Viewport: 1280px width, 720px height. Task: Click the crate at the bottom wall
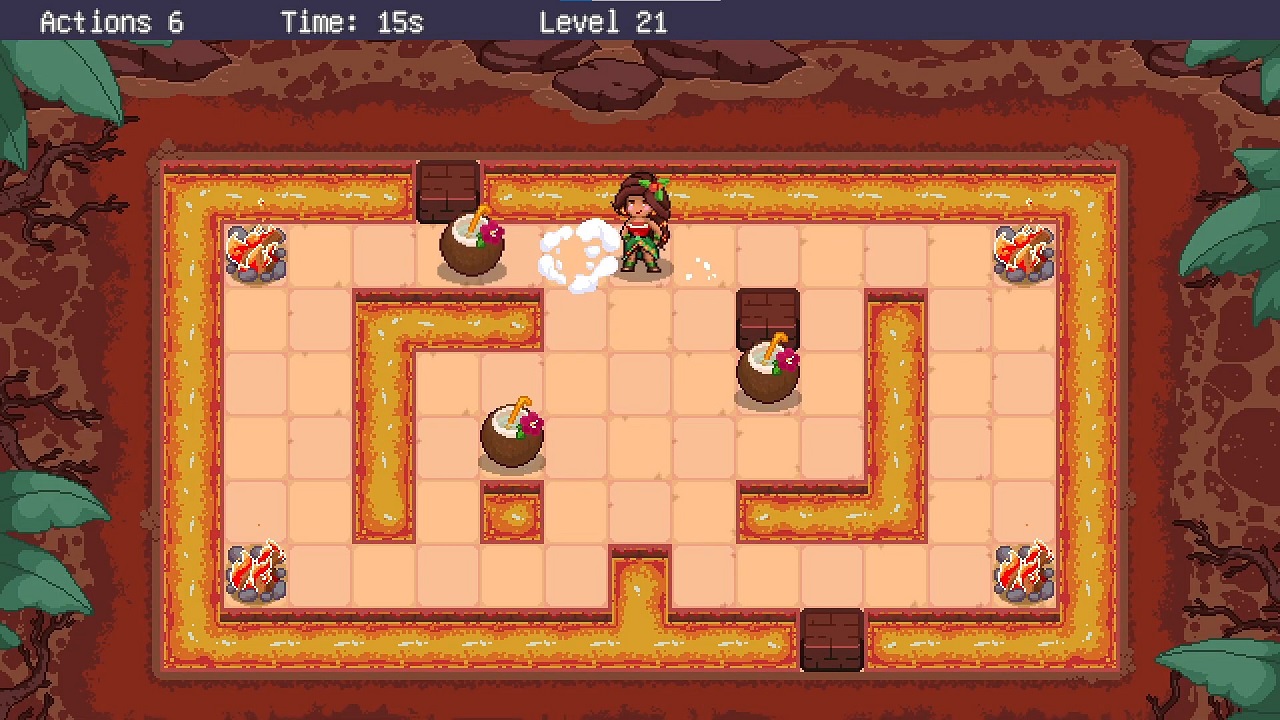click(x=833, y=640)
